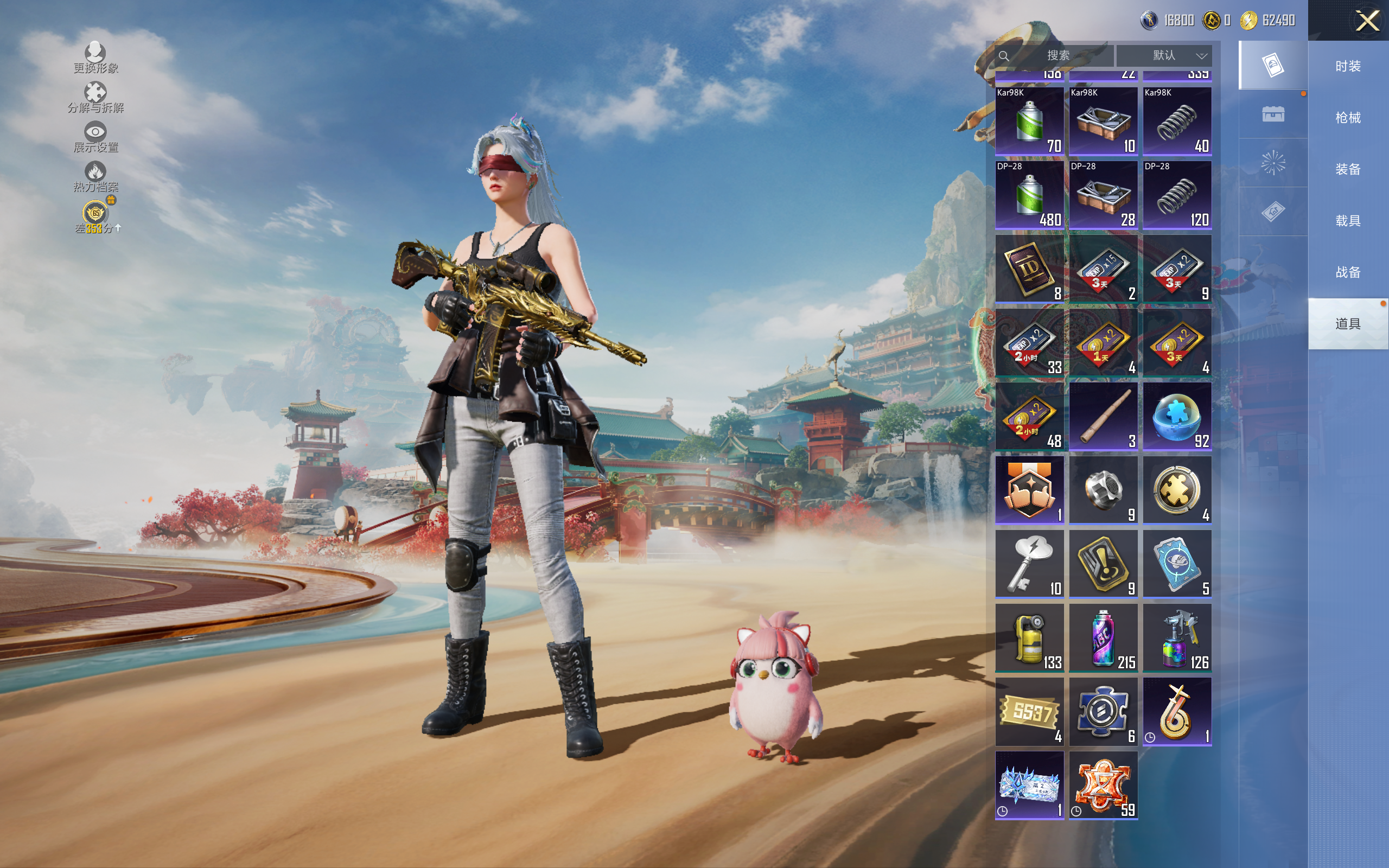The height and width of the screenshot is (868, 1389).
Task: Open 展示设置 display settings
Action: pyautogui.click(x=95, y=137)
